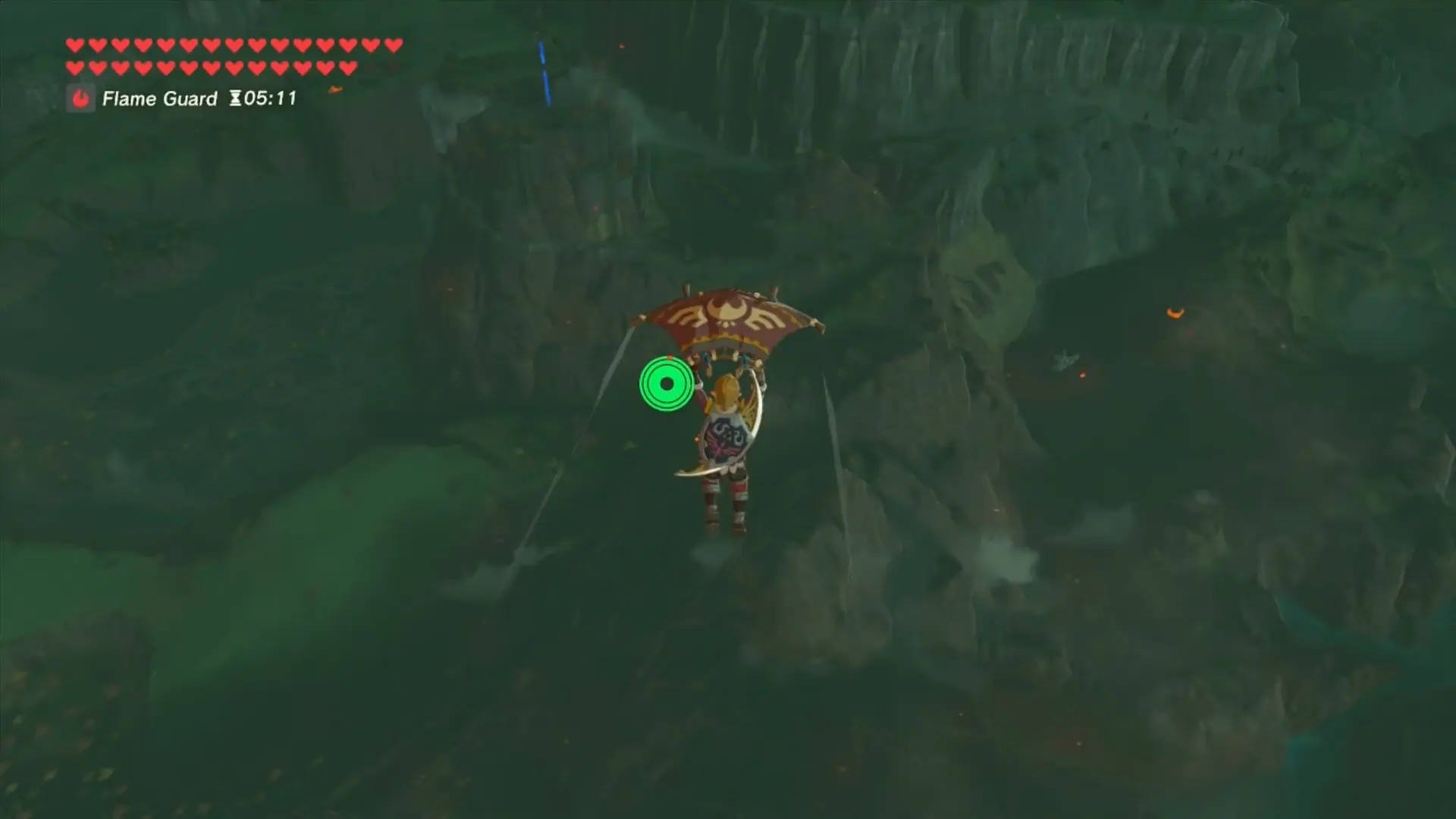
Task: Click the hourglass timer icon beside Flame Guard
Action: [235, 97]
